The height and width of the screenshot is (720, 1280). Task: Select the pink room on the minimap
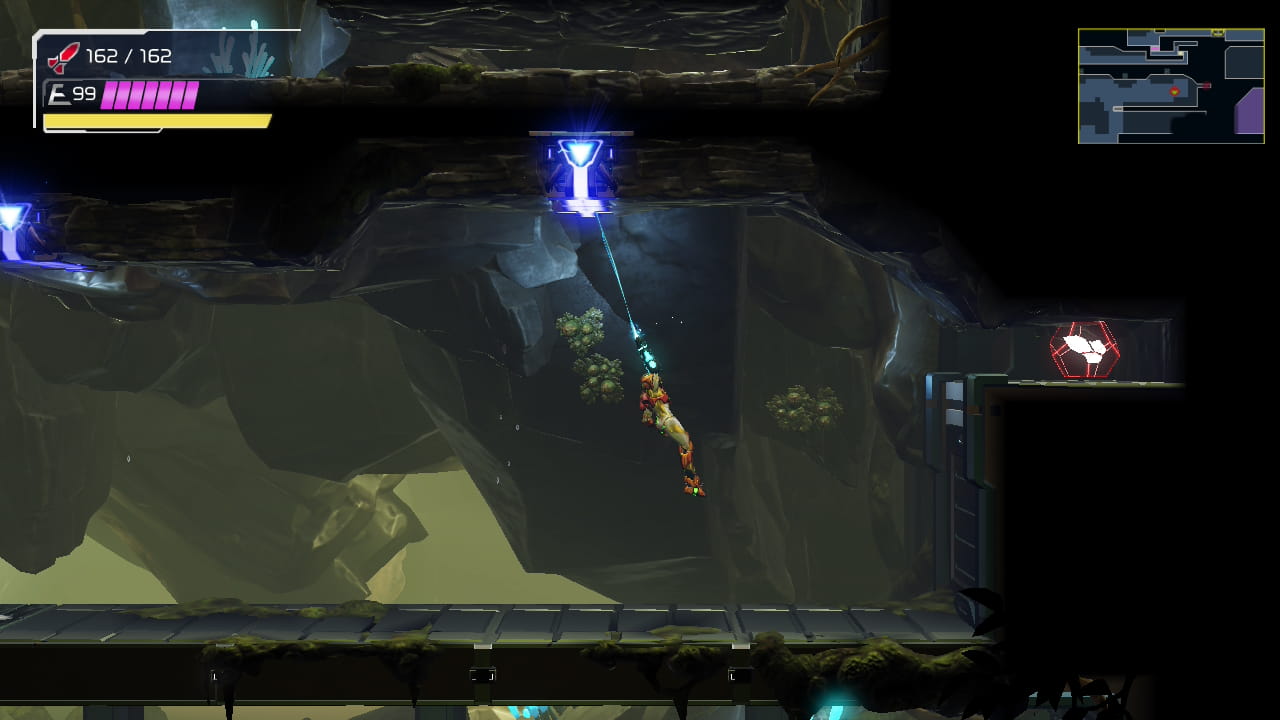(1154, 48)
